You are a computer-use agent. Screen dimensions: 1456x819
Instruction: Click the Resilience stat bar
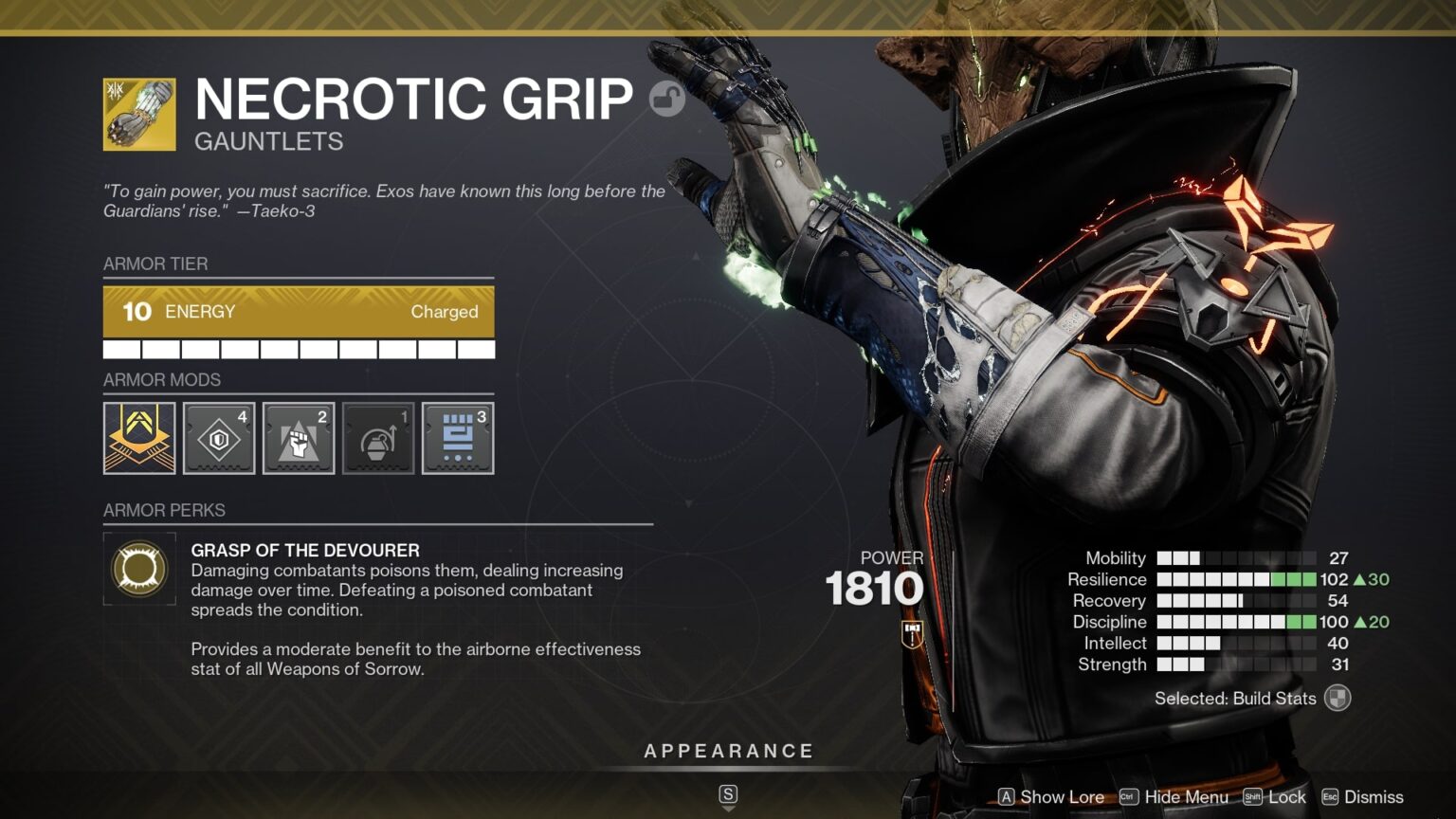[x=1232, y=579]
